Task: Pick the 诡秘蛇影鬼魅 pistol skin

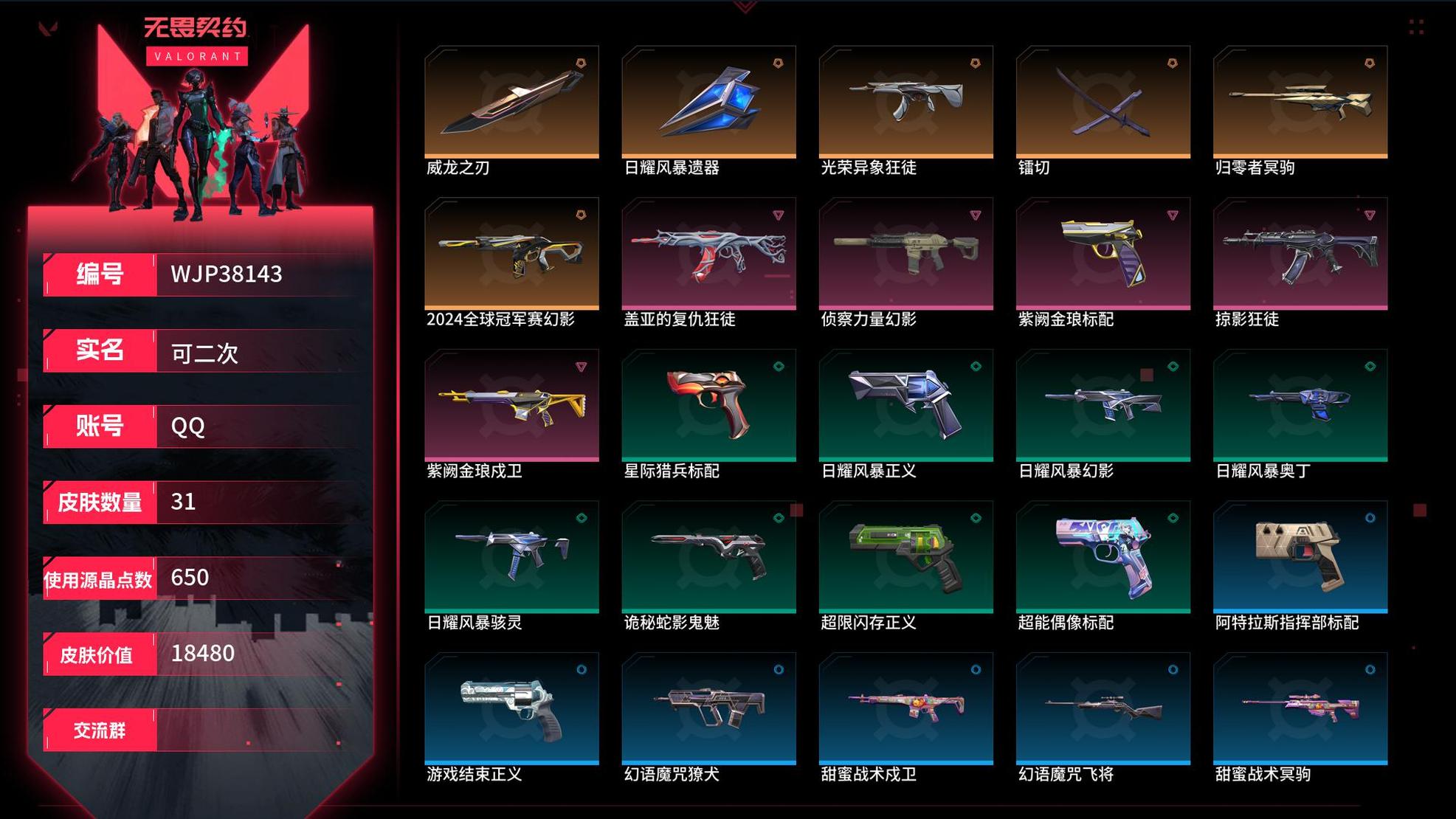Action: pos(708,556)
